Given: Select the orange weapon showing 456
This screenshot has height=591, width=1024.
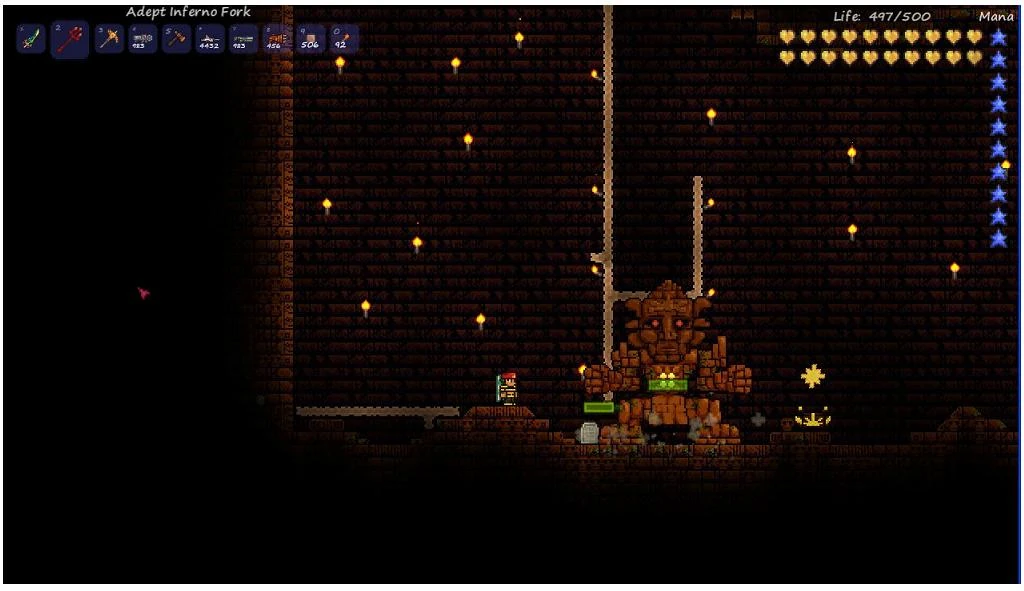Looking at the screenshot, I should [276, 39].
